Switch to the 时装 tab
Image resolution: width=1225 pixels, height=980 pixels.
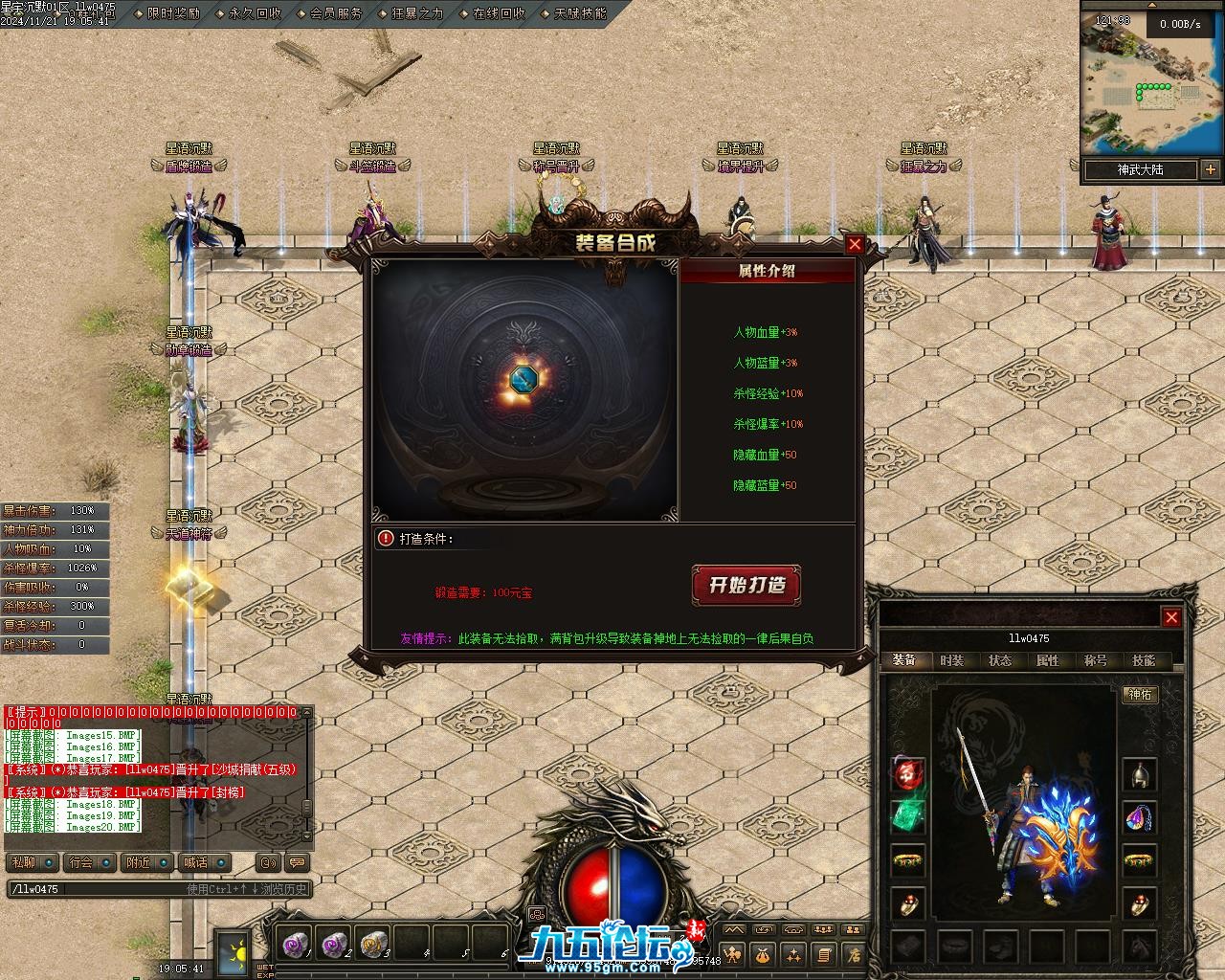951,660
